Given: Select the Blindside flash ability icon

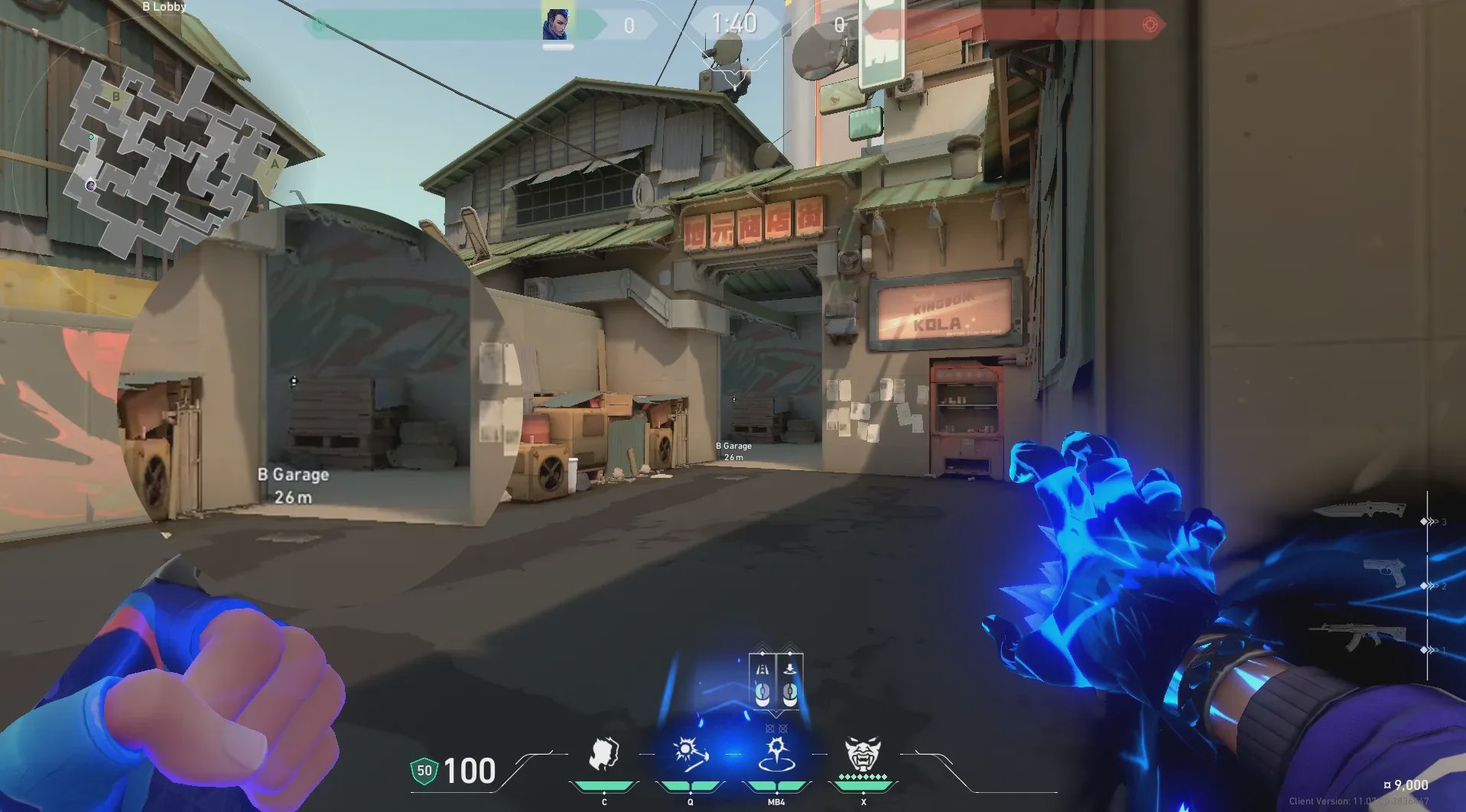Looking at the screenshot, I should (x=690, y=754).
